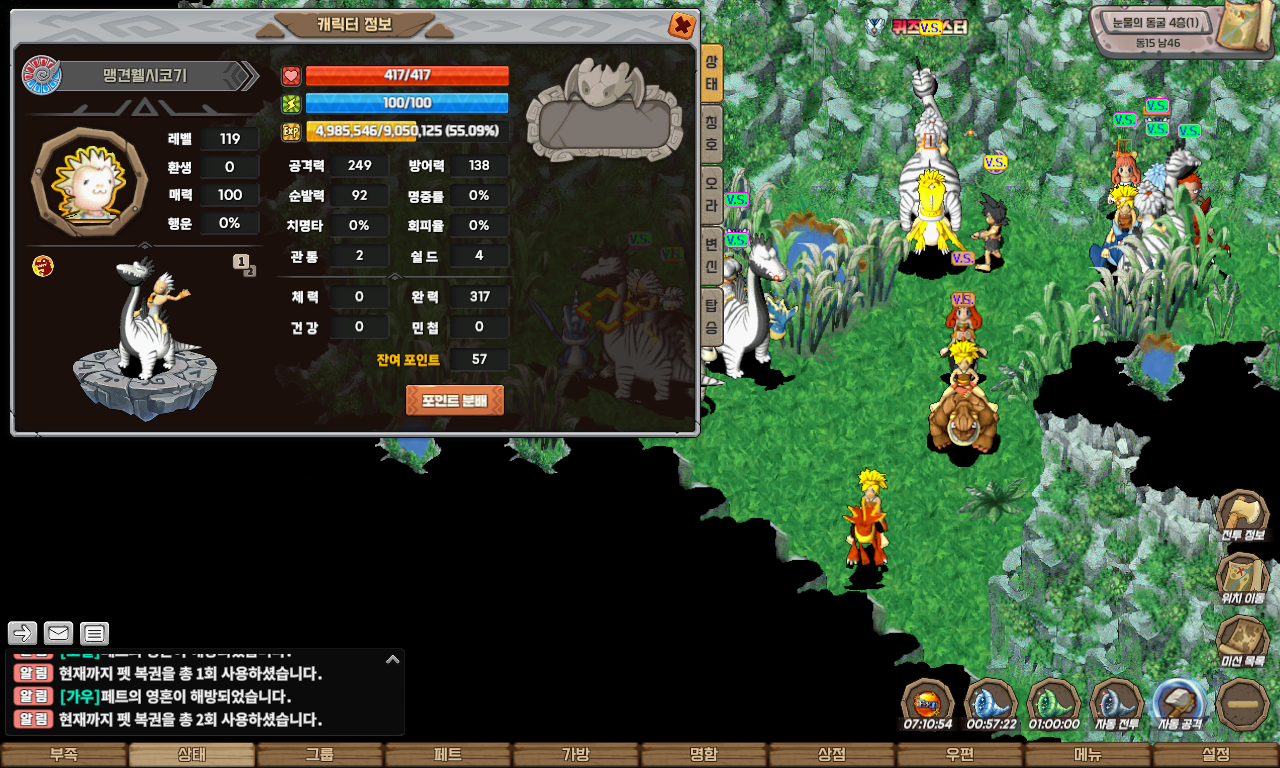Click the envelope icon above chat

pyautogui.click(x=59, y=633)
